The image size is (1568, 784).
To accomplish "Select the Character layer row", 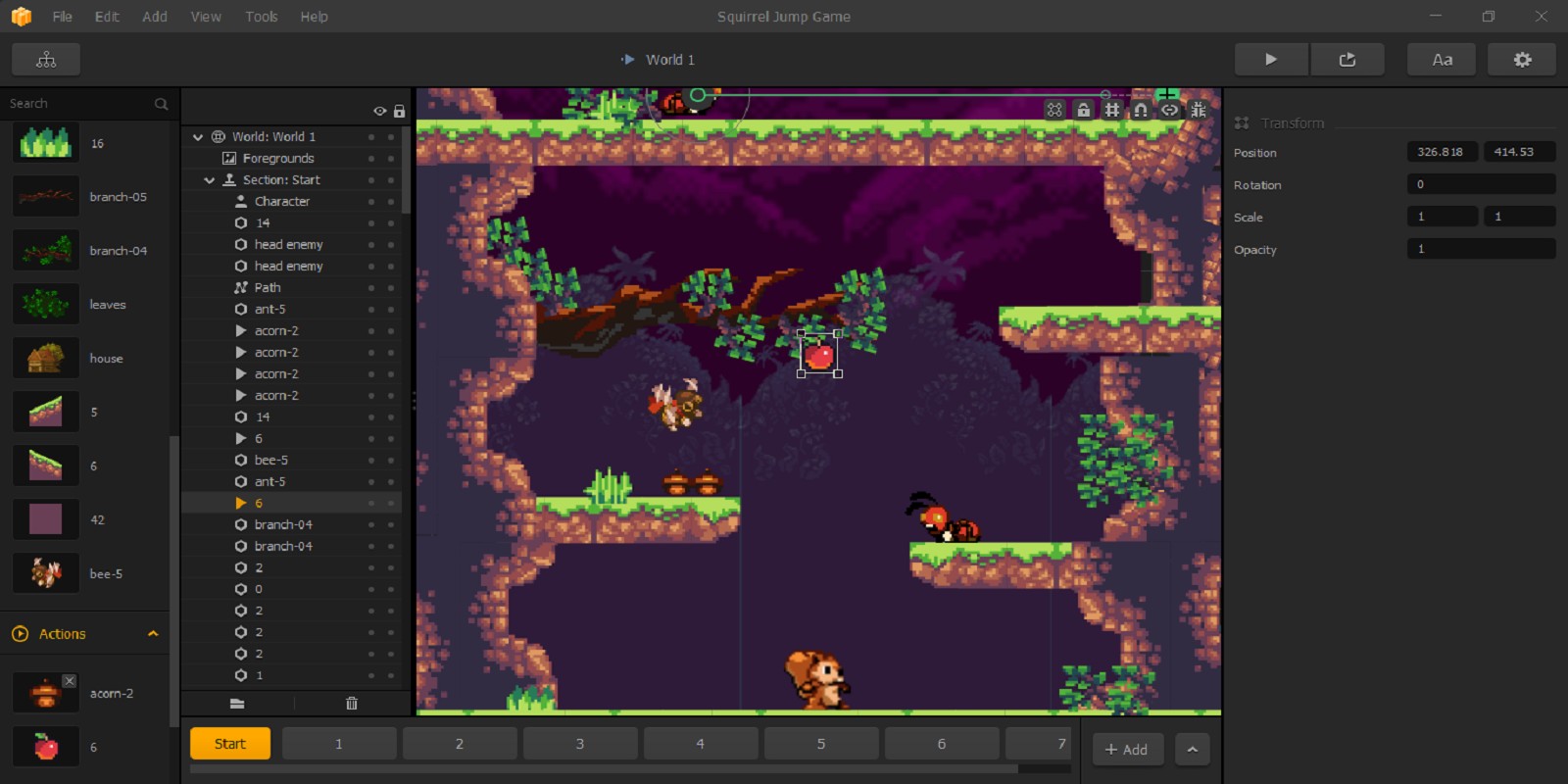I will point(282,201).
